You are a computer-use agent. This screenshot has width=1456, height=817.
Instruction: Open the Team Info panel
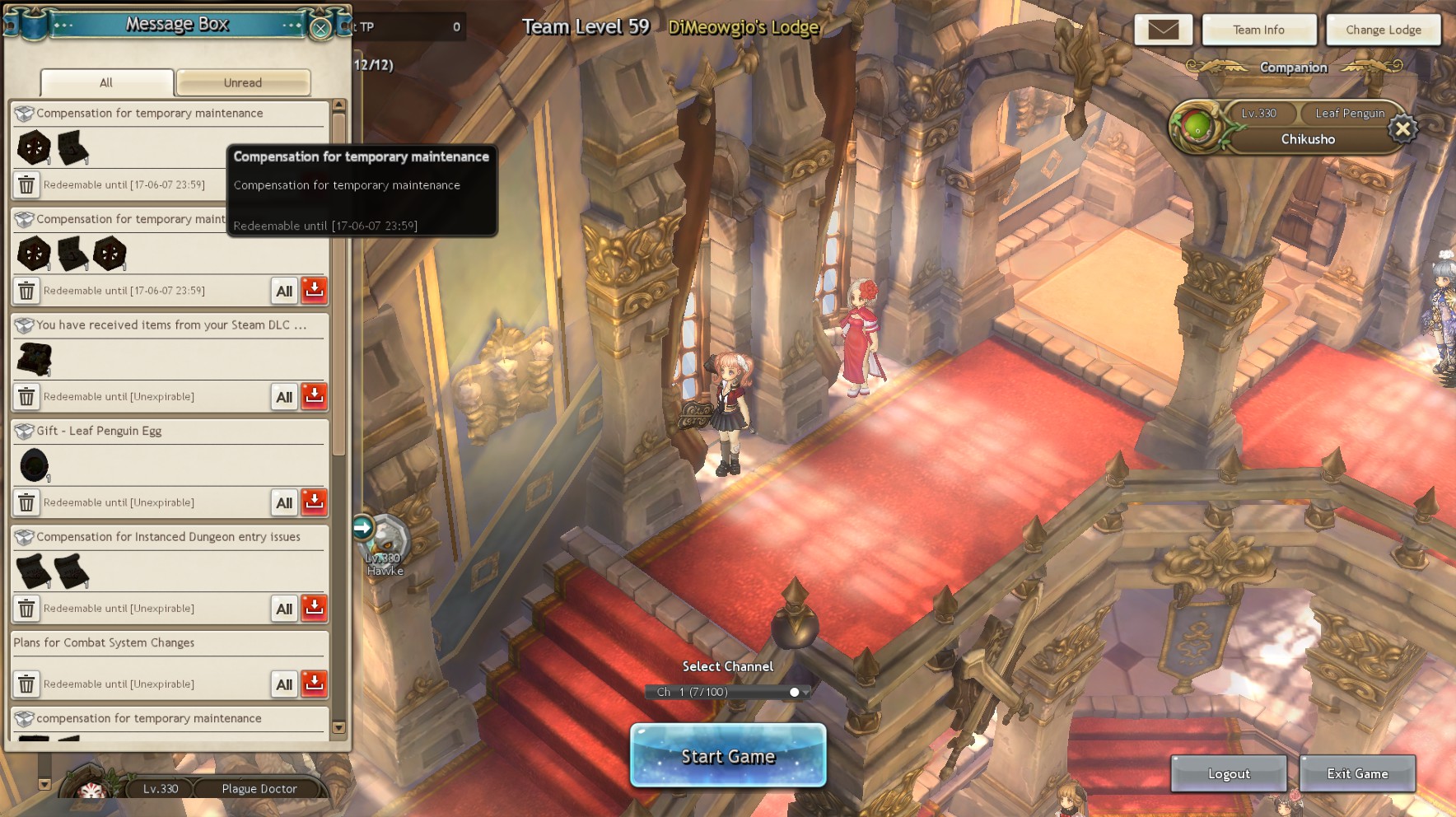pyautogui.click(x=1258, y=30)
